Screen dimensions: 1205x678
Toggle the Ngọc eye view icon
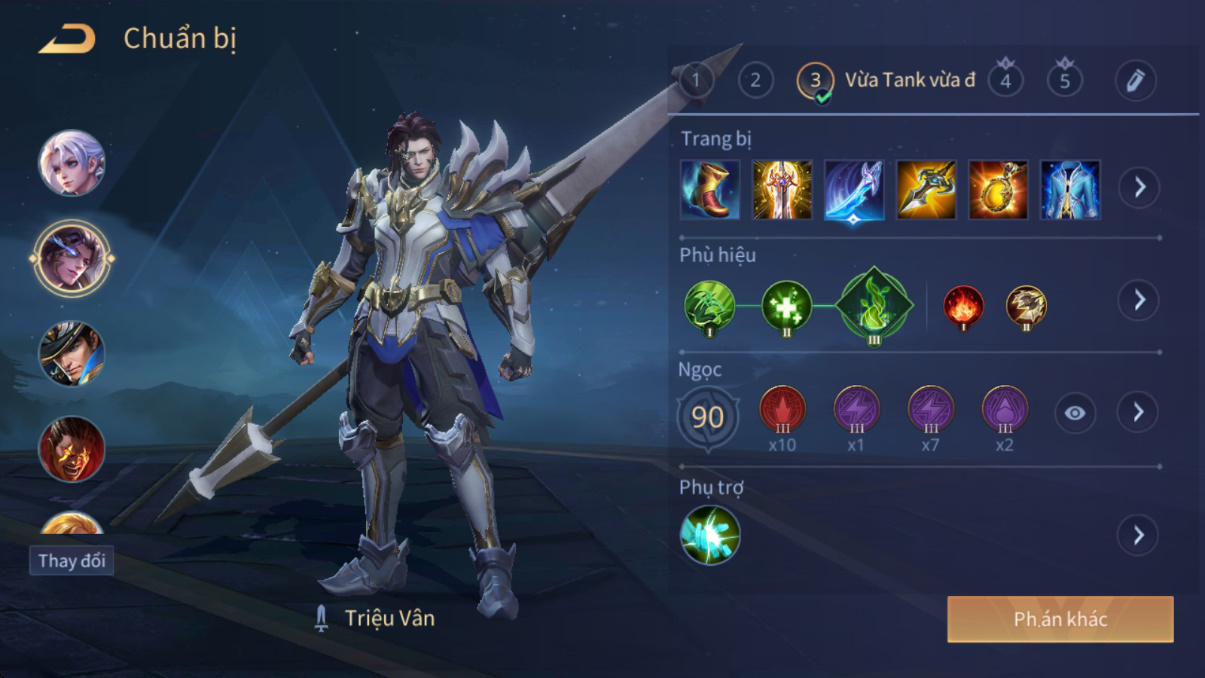(x=1075, y=413)
